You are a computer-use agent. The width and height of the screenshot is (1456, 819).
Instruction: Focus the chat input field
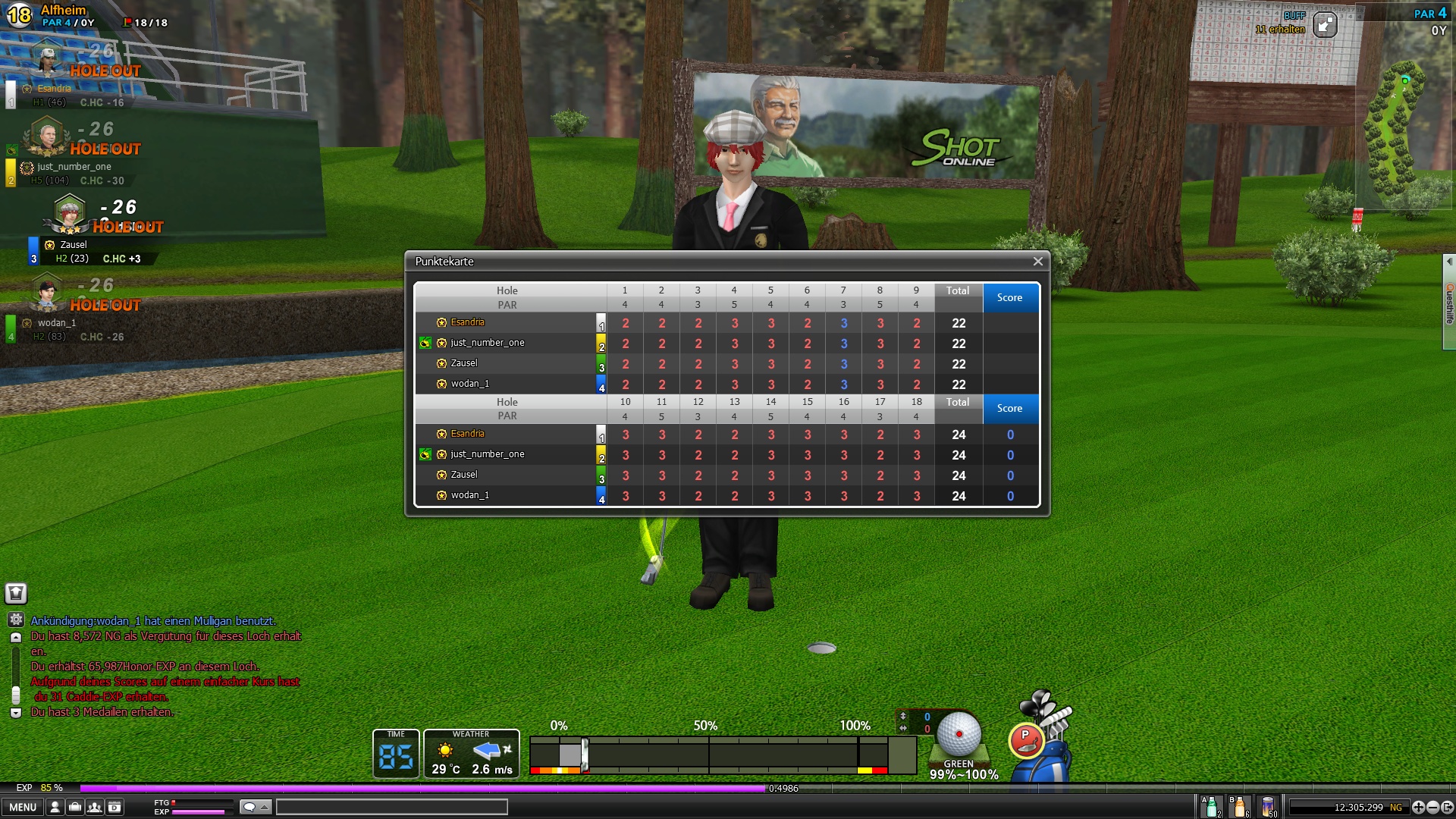coord(391,807)
